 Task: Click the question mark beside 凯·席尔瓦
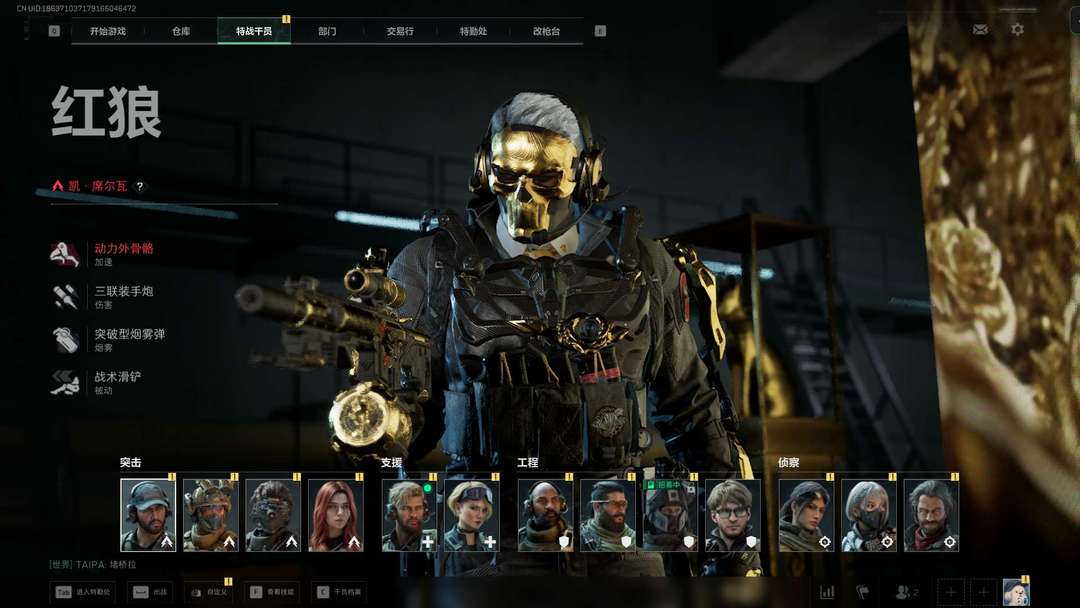[x=140, y=186]
